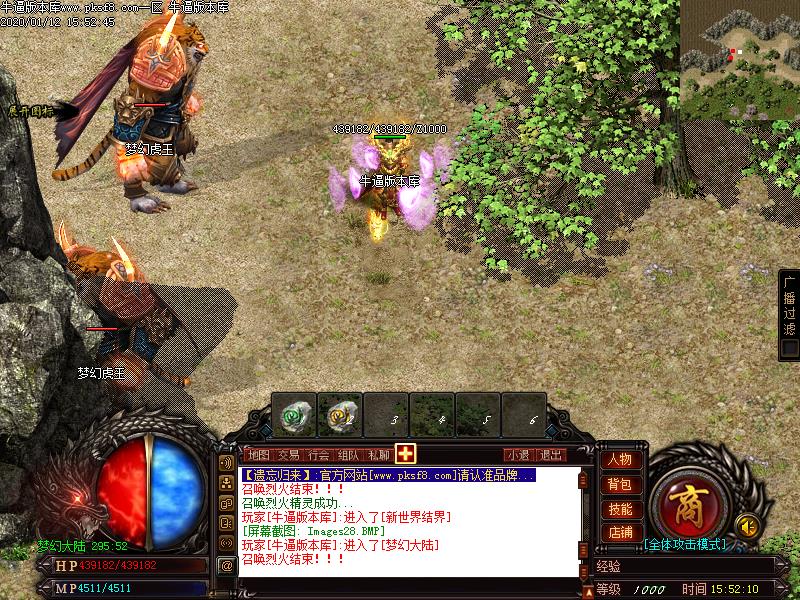Click the @ chat channel button
800x600 pixels.
coord(227,565)
